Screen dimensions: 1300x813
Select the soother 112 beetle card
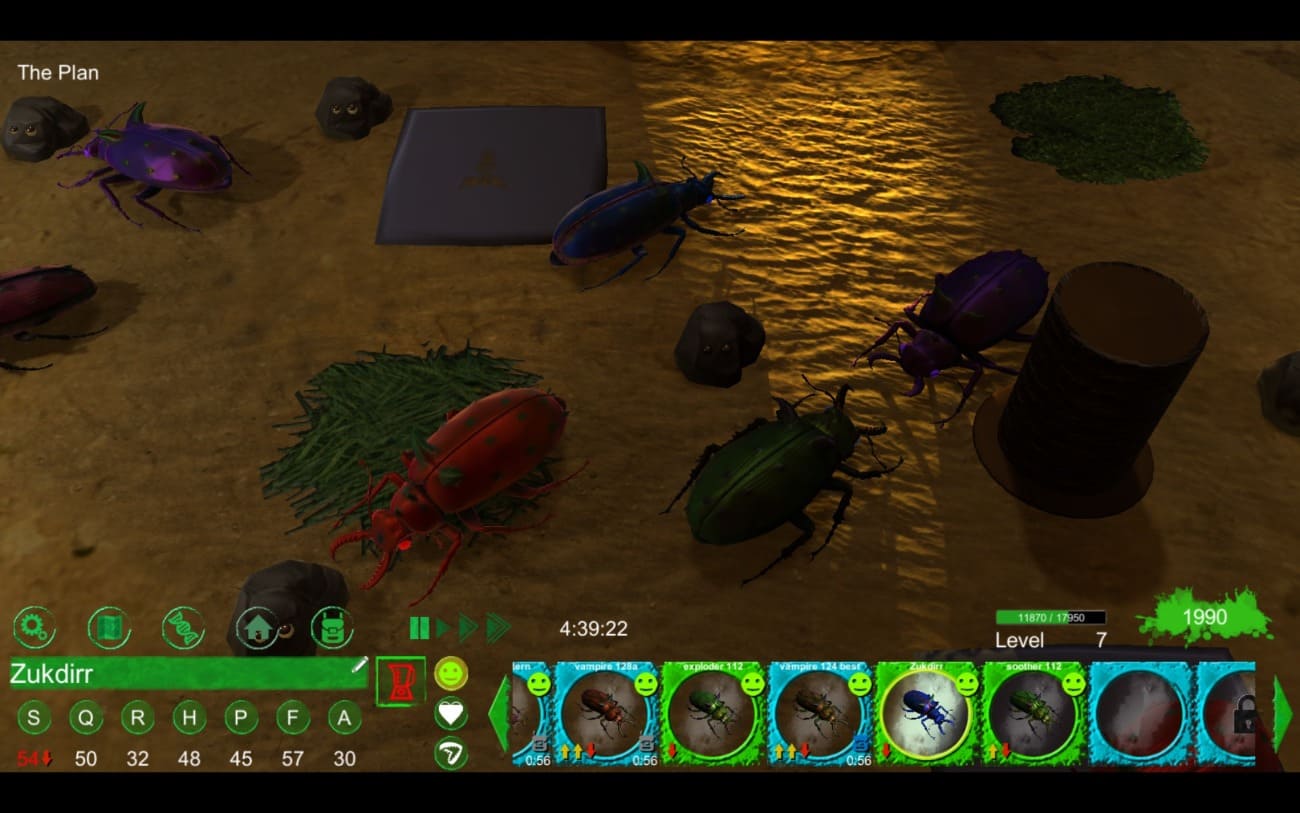click(x=1034, y=712)
